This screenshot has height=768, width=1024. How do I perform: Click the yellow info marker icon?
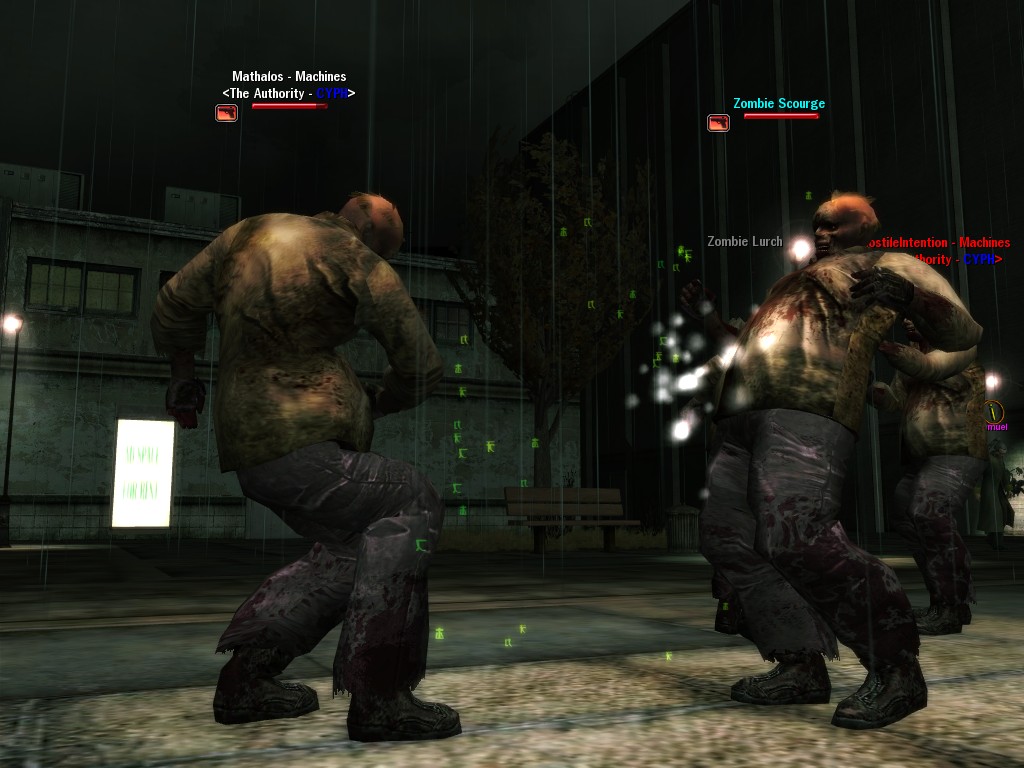pyautogui.click(x=993, y=411)
